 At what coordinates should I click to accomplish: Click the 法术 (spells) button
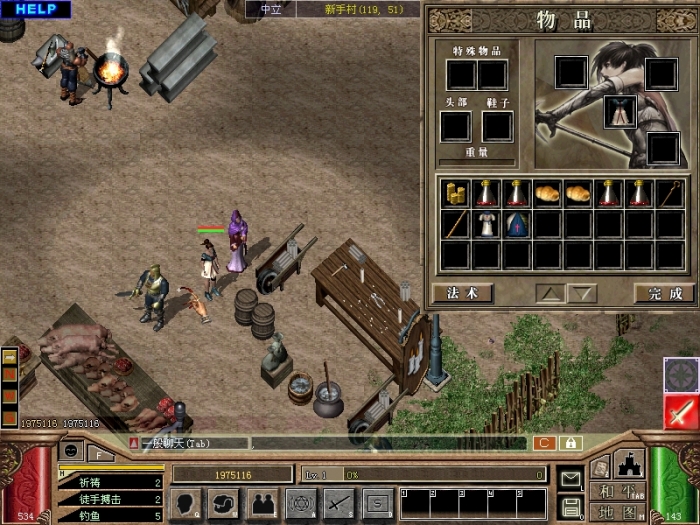point(463,293)
